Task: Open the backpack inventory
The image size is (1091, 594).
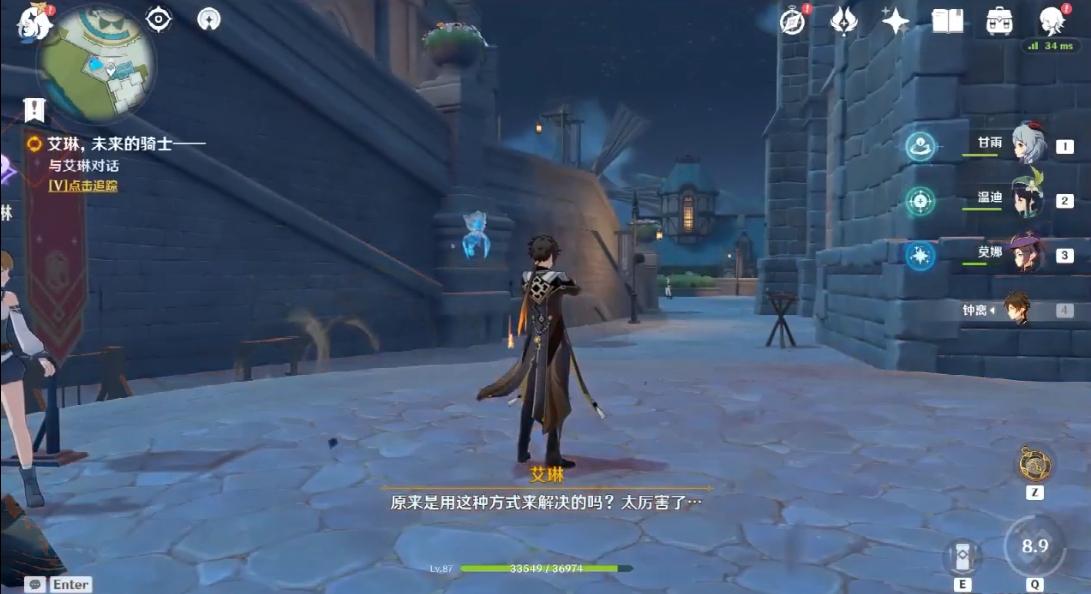Action: [x=998, y=20]
